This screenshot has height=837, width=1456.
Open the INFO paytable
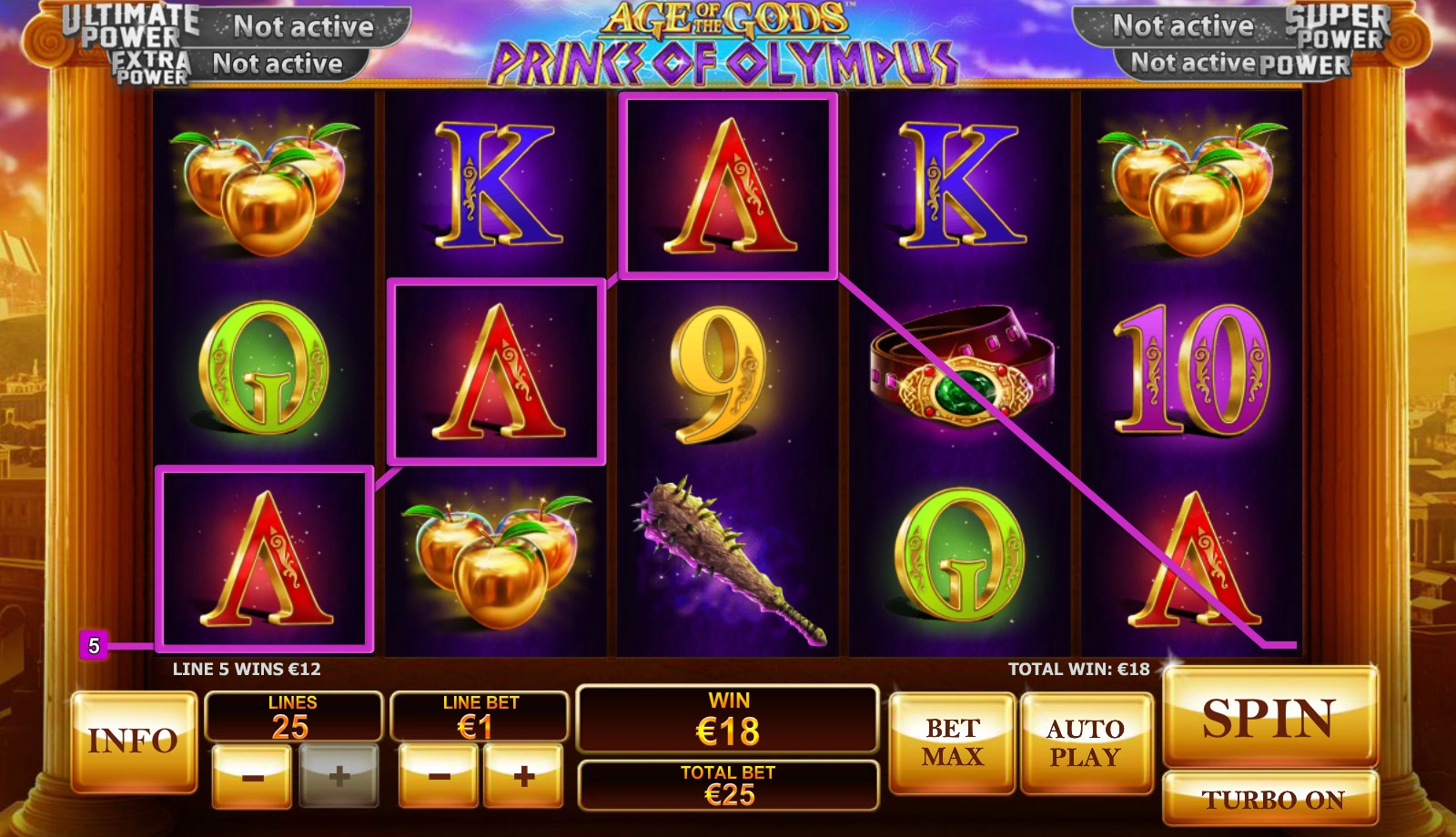click(134, 741)
